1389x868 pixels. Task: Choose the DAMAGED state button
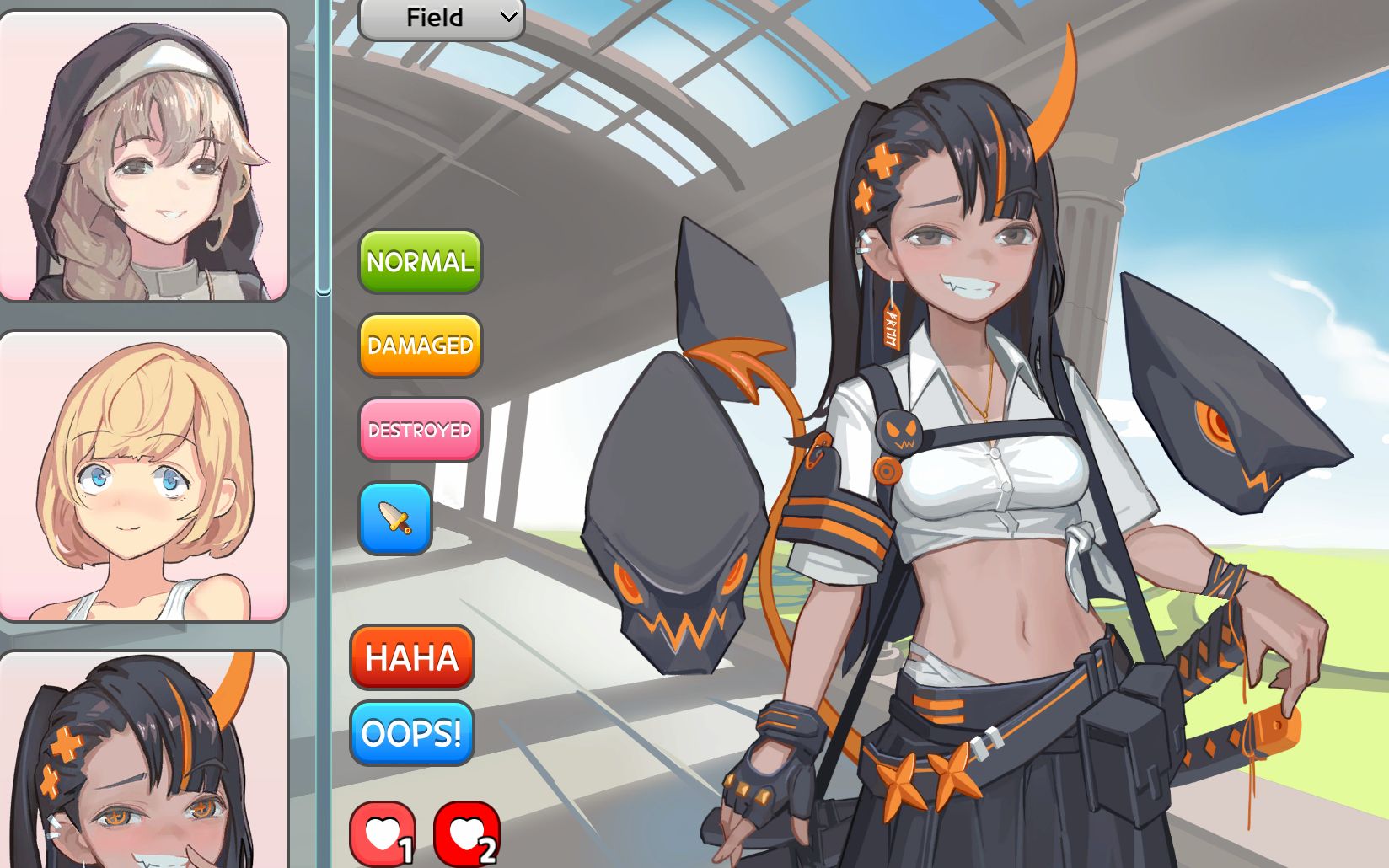pos(420,346)
